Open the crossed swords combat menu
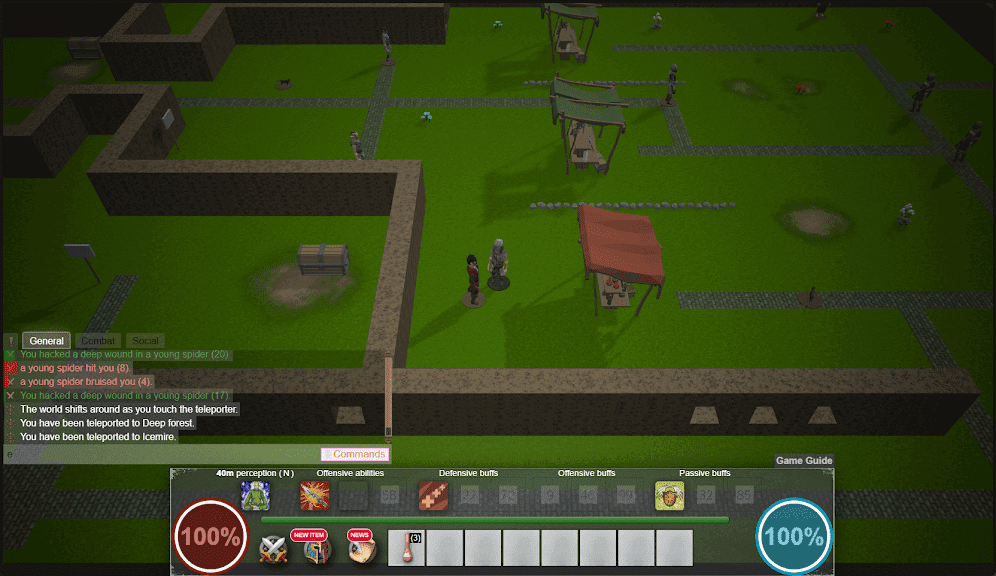This screenshot has height=576, width=996. pos(274,550)
